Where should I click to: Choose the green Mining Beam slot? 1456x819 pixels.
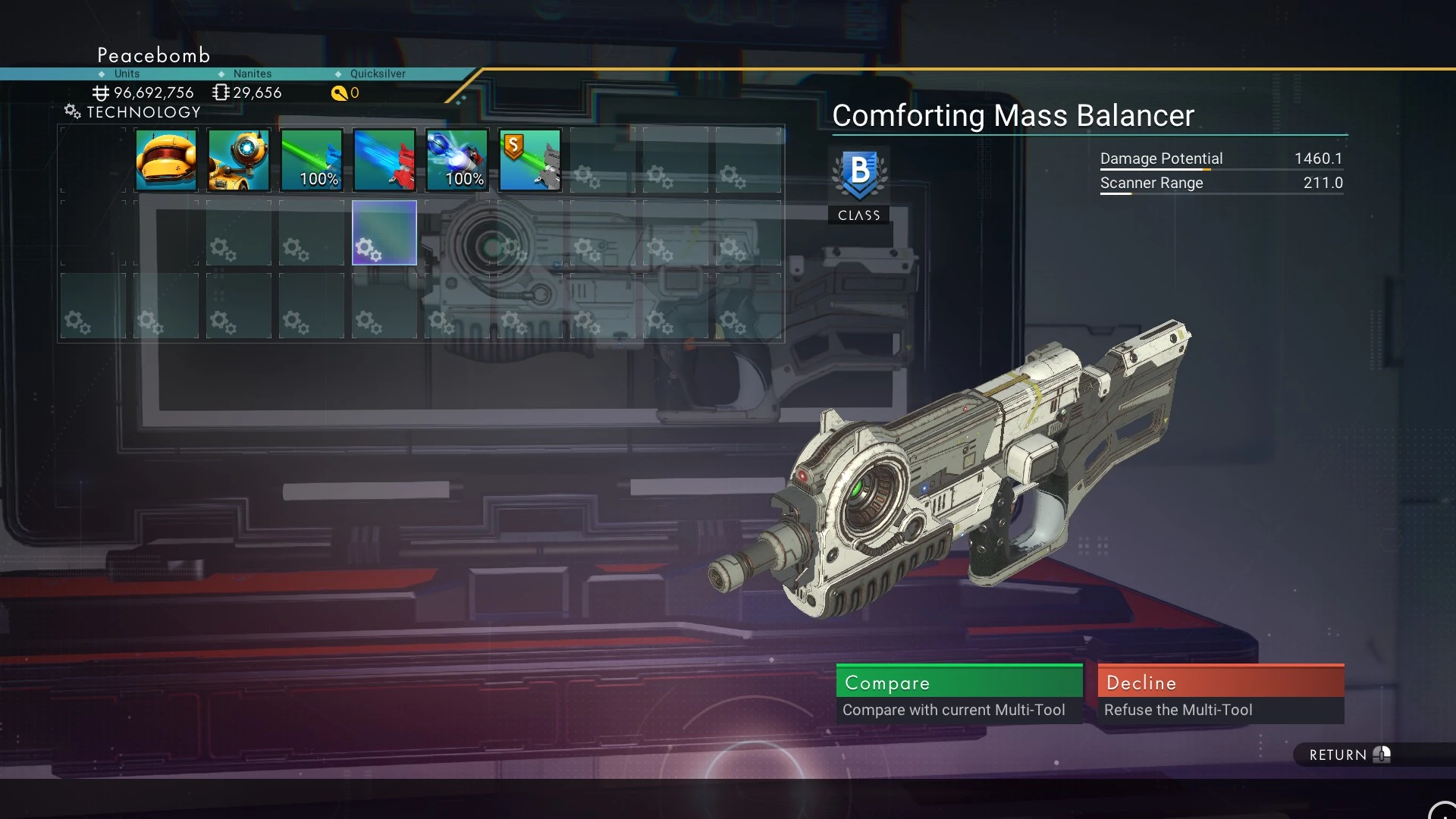coord(312,160)
